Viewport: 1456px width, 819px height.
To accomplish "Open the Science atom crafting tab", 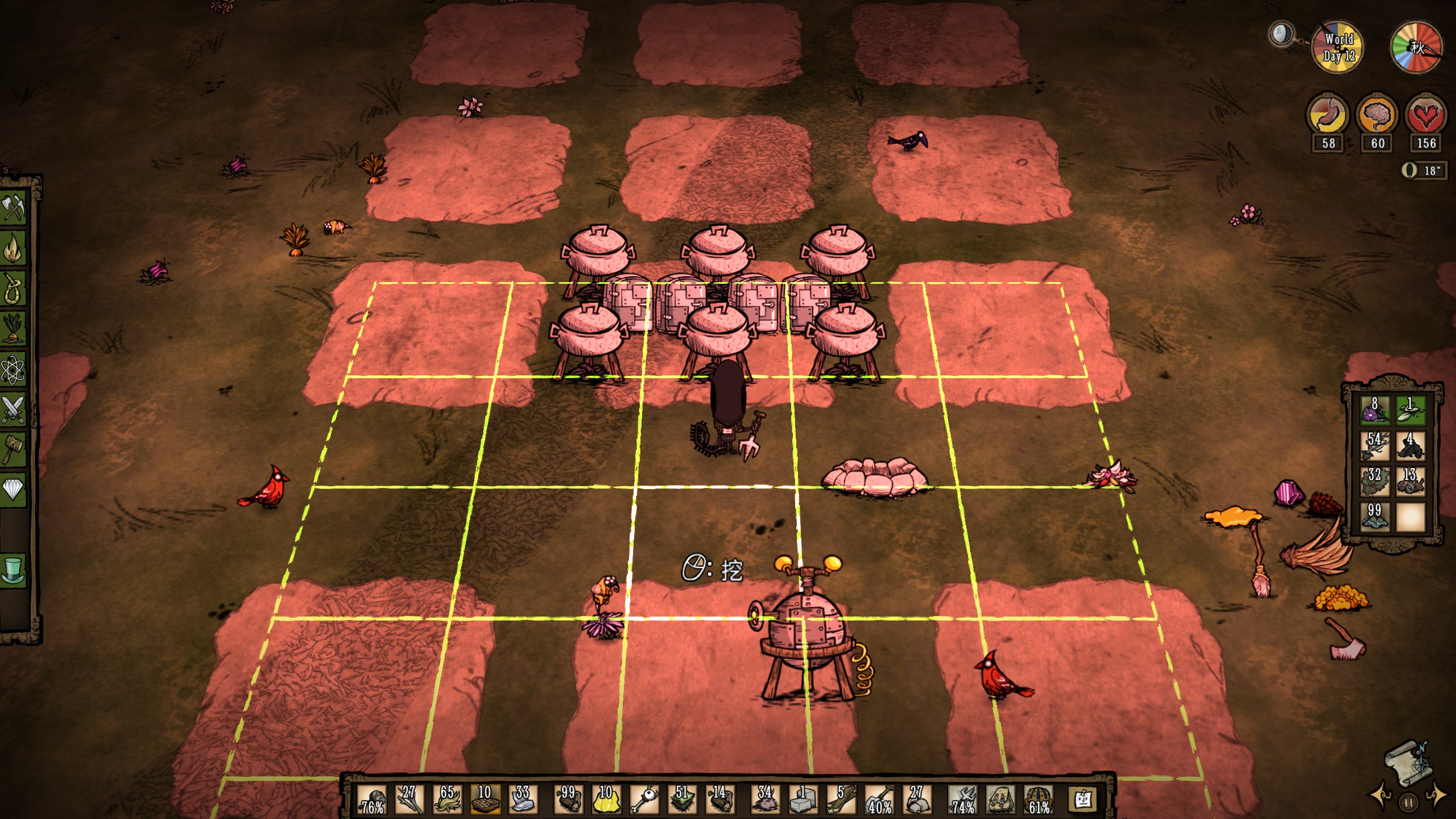I will (14, 370).
